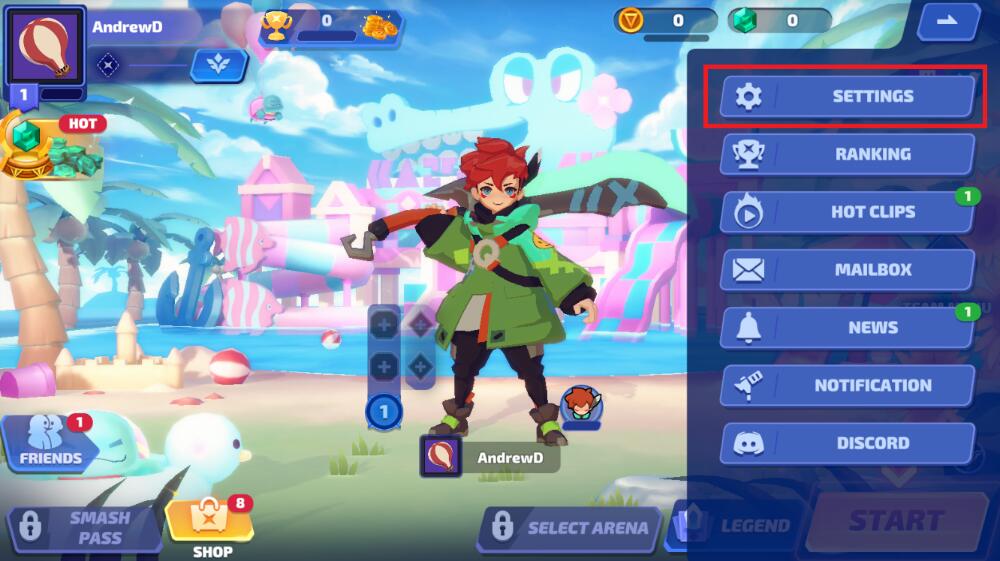Open the Notification entry
This screenshot has height=561, width=1000.
[x=846, y=385]
